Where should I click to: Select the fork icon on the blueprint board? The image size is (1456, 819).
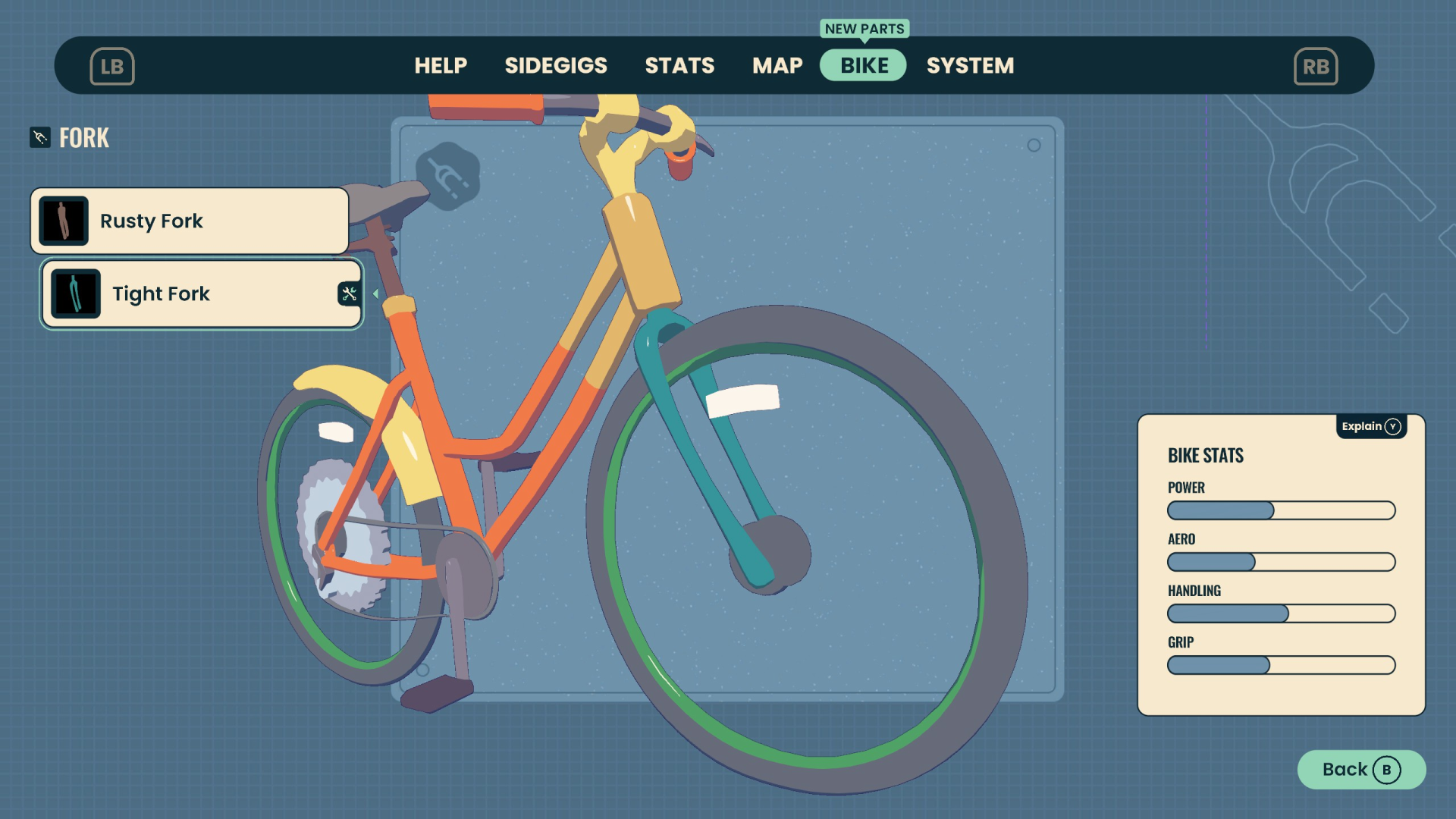tap(447, 174)
